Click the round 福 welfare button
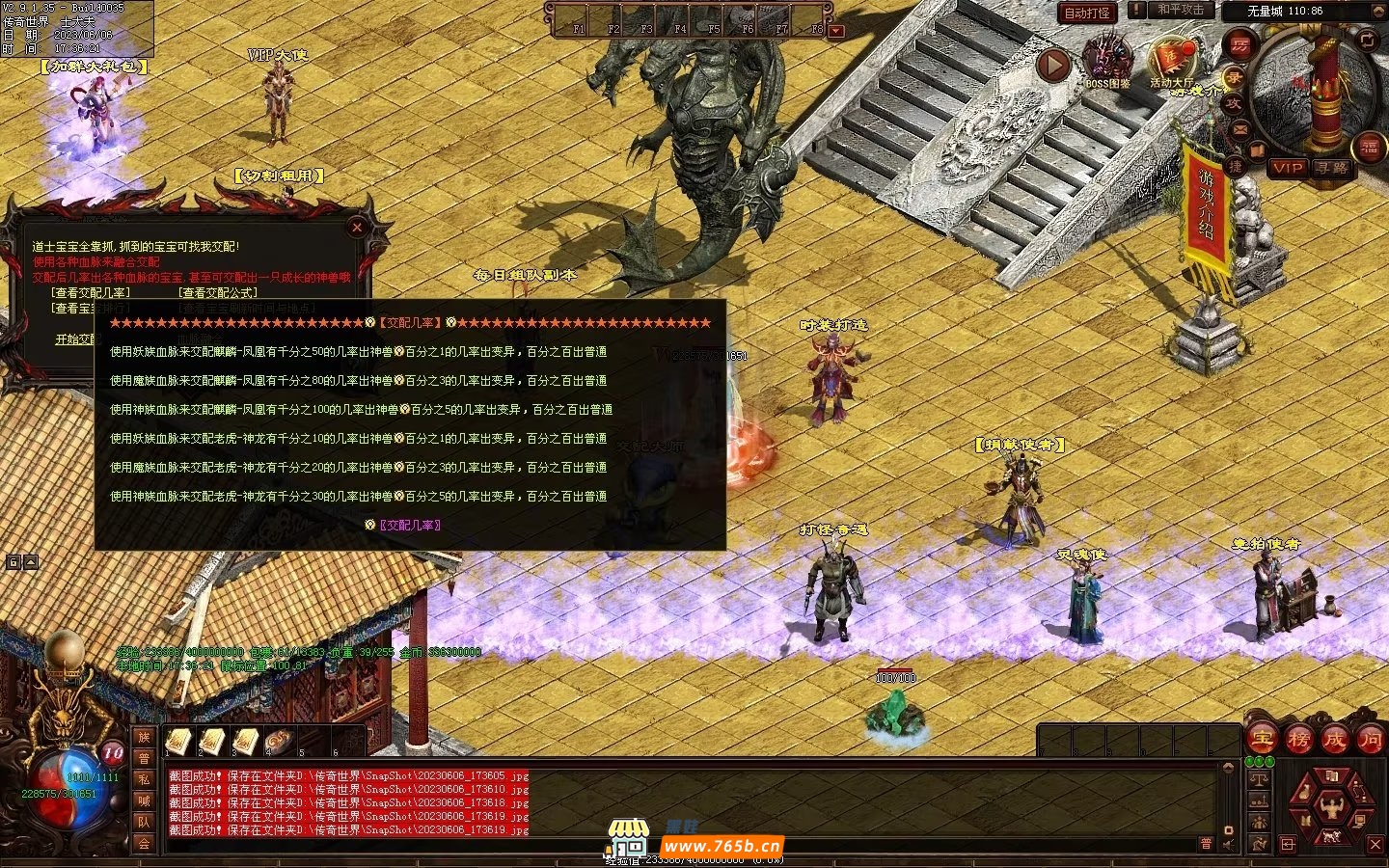The image size is (1389, 868). [1370, 148]
